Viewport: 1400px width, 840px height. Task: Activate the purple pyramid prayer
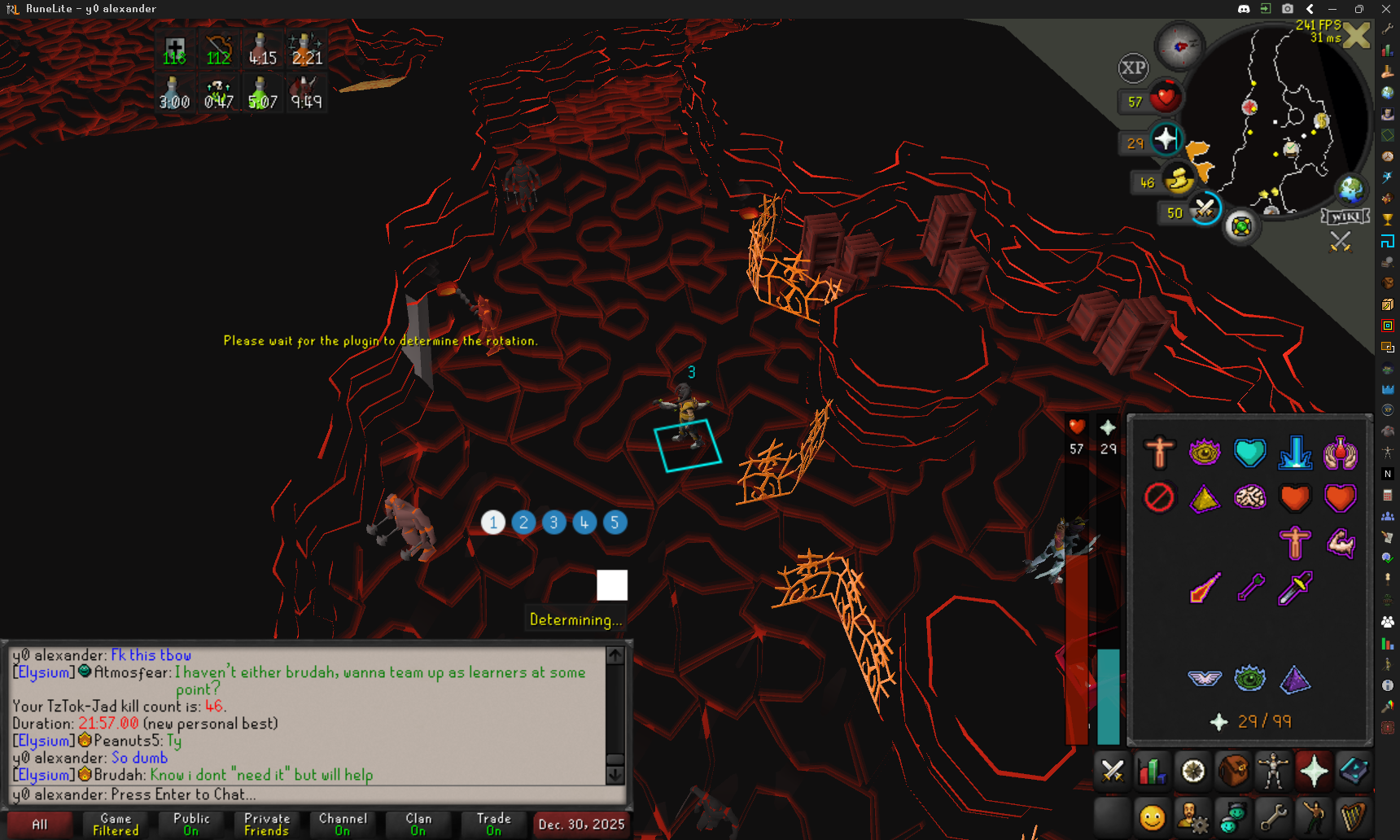pyautogui.click(x=1294, y=679)
